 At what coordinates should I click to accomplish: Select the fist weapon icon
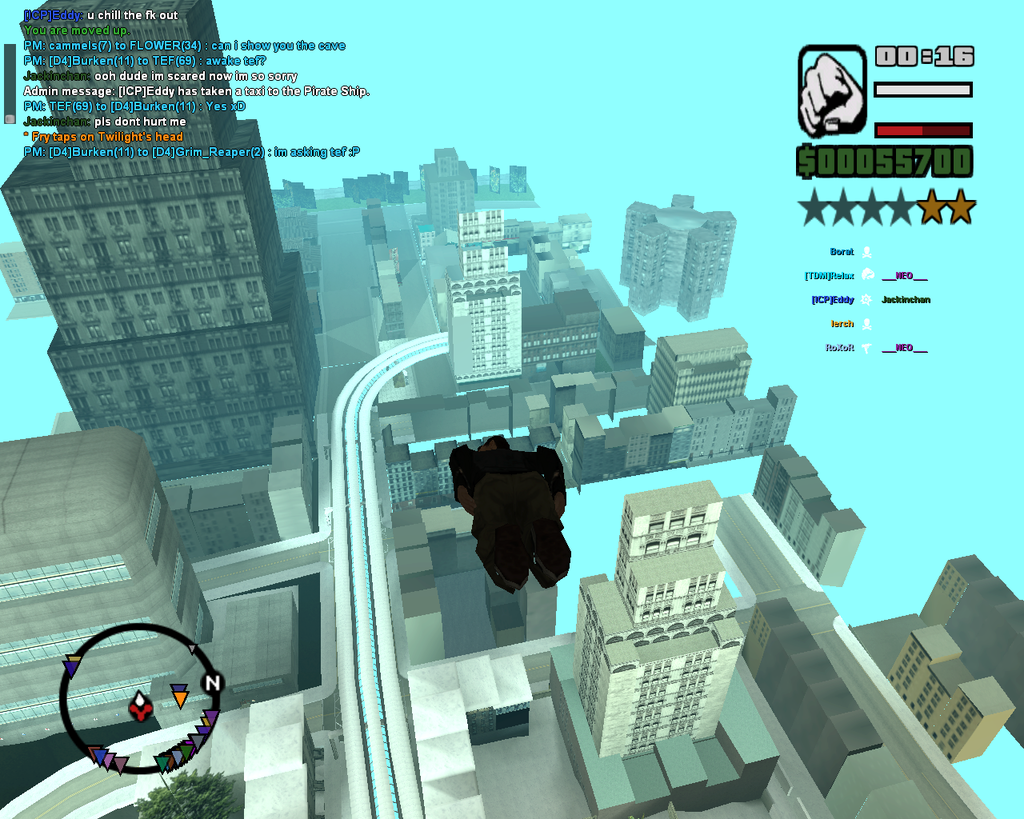tap(832, 91)
